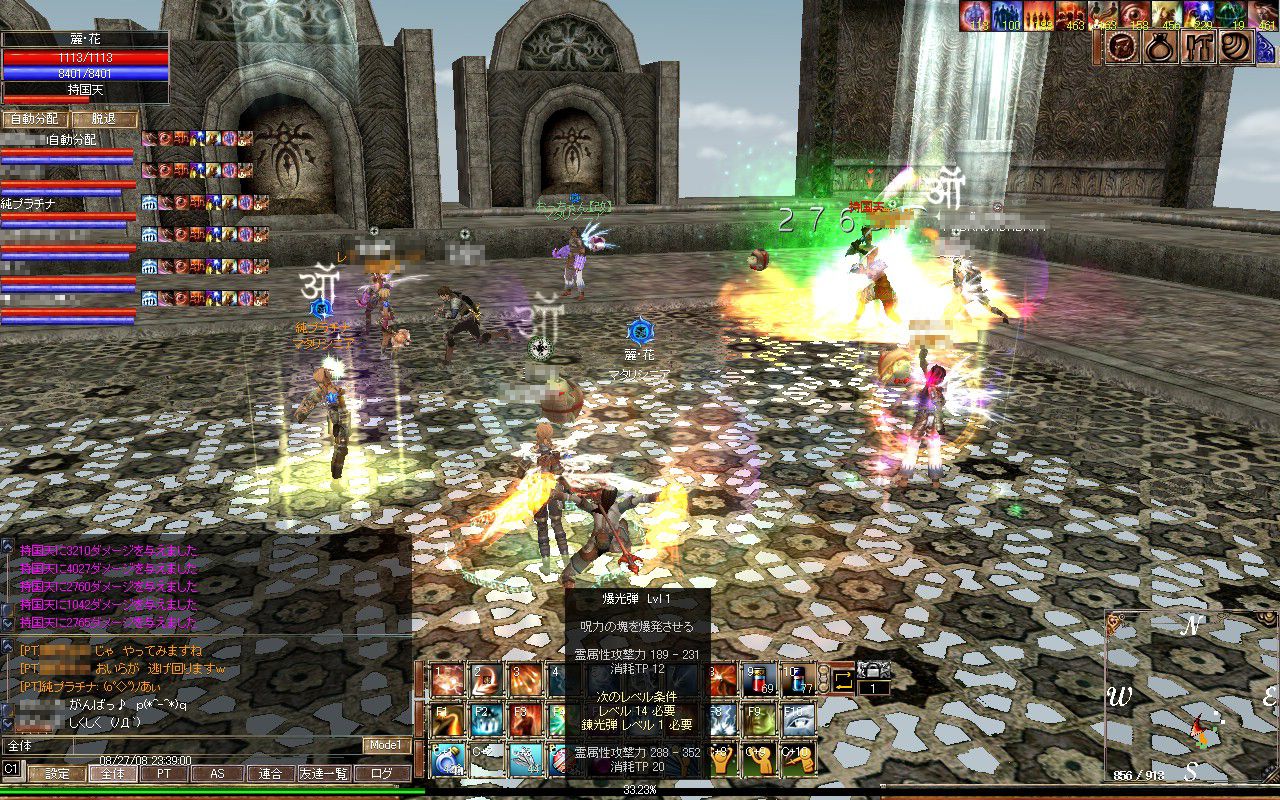The width and height of the screenshot is (1280, 800).
Task: Switch chat to the PT channel tab
Action: click(x=163, y=773)
